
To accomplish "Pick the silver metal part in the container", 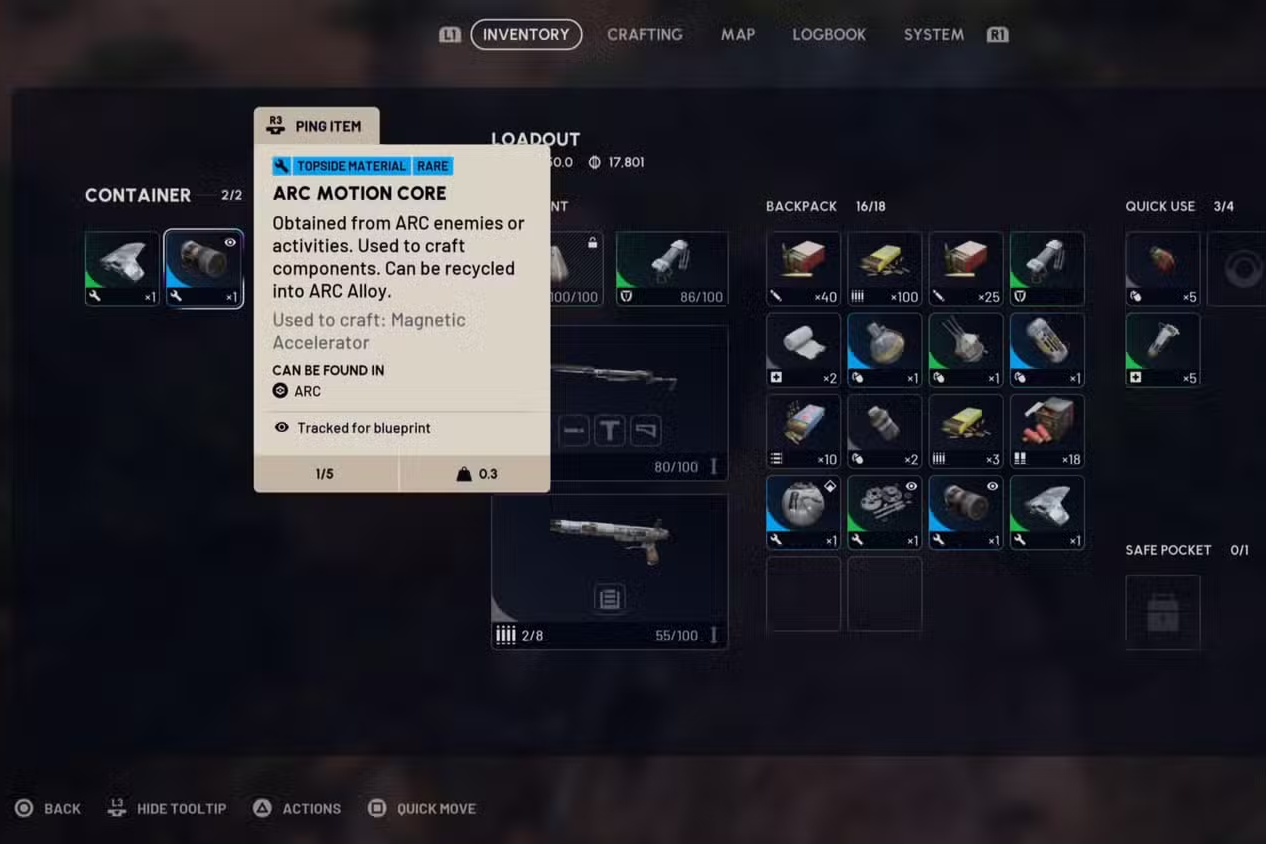I will tap(122, 268).
